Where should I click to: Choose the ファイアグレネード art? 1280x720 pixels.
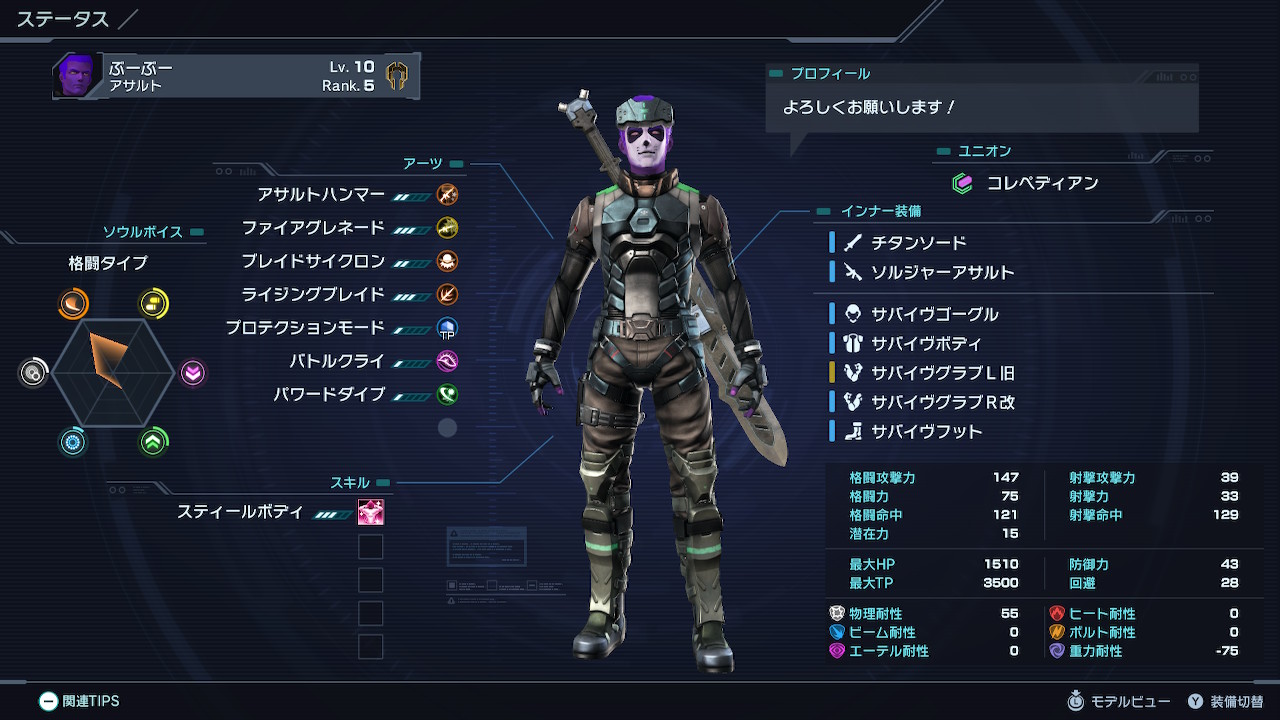tap(313, 228)
